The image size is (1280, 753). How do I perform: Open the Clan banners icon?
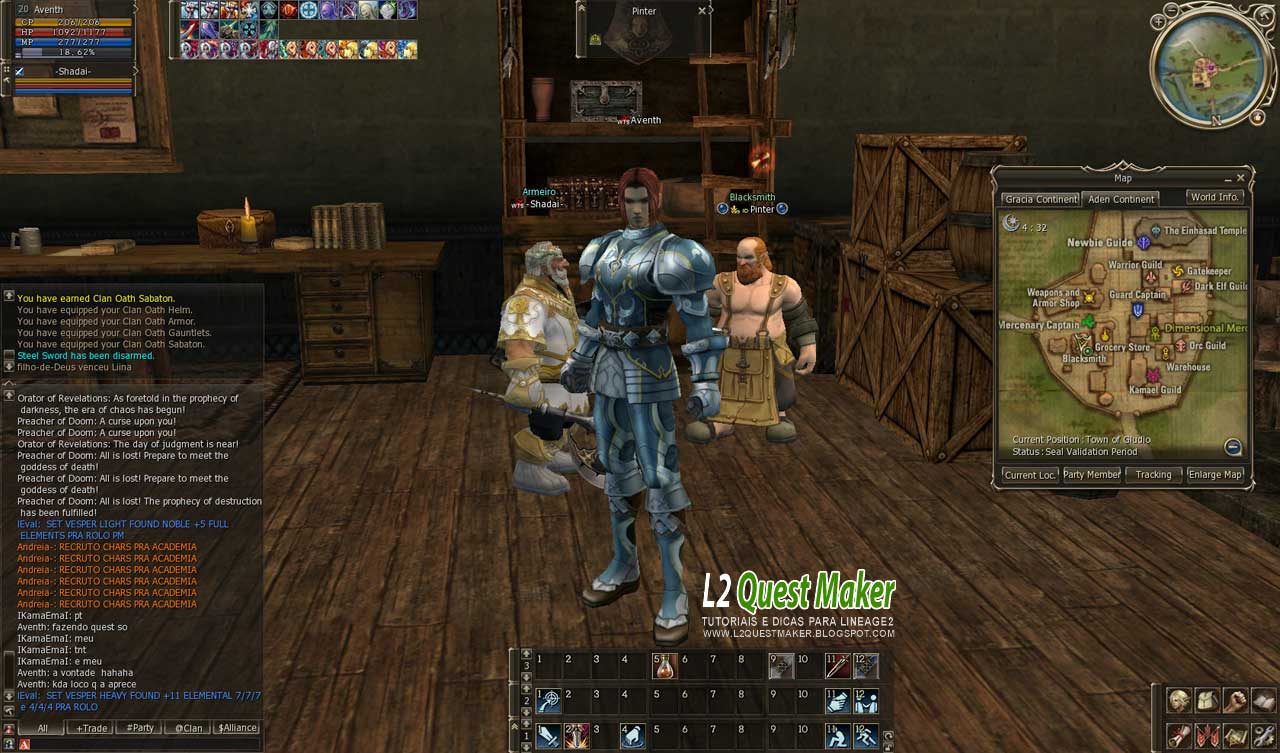point(1206,734)
